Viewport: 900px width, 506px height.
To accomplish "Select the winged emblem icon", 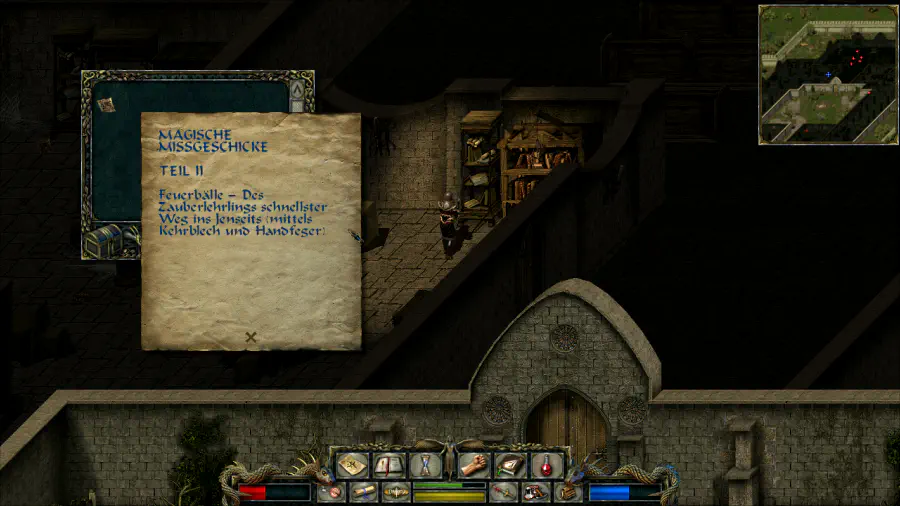I will tap(396, 492).
